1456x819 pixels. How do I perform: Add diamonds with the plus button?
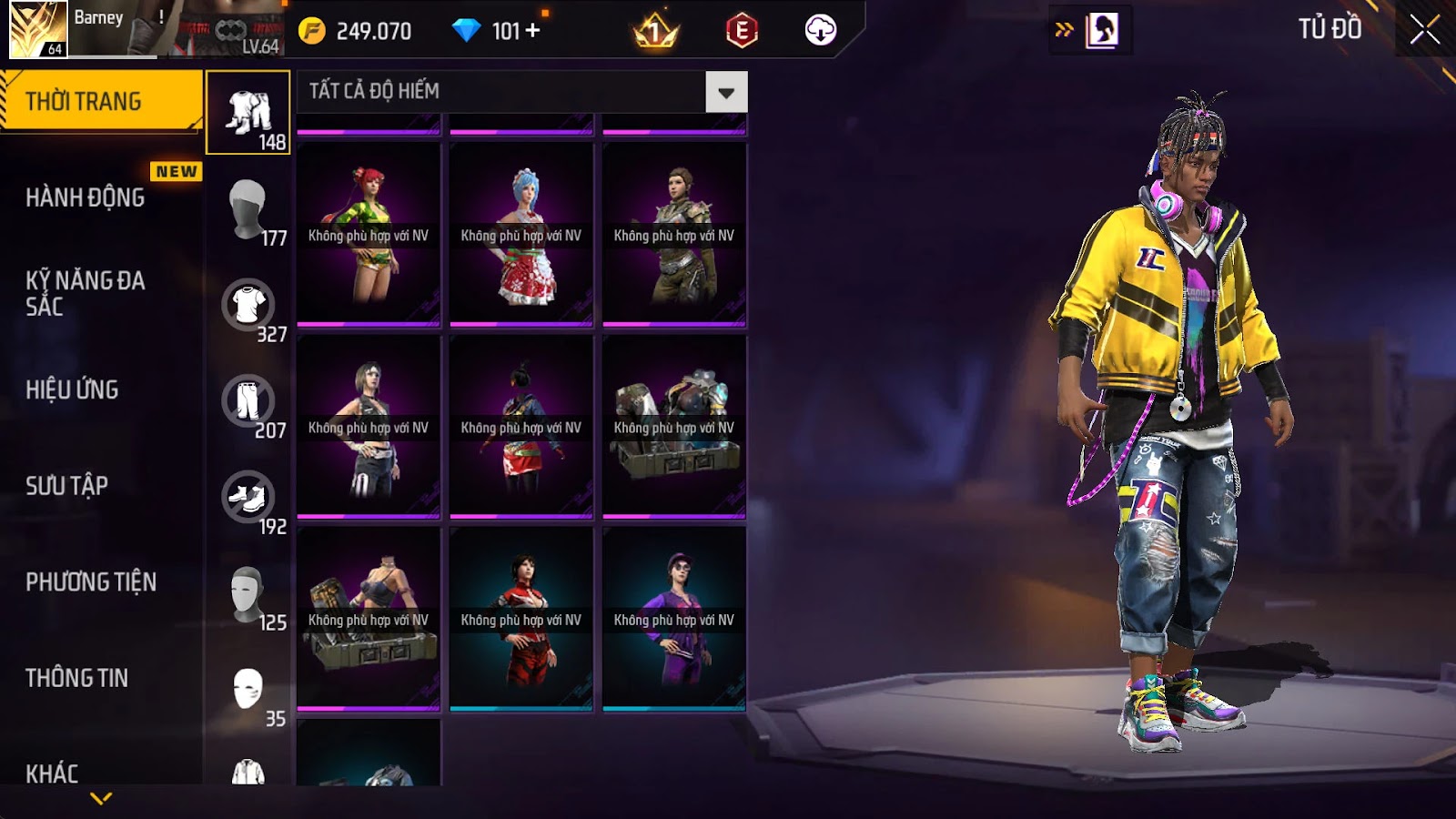click(x=533, y=31)
